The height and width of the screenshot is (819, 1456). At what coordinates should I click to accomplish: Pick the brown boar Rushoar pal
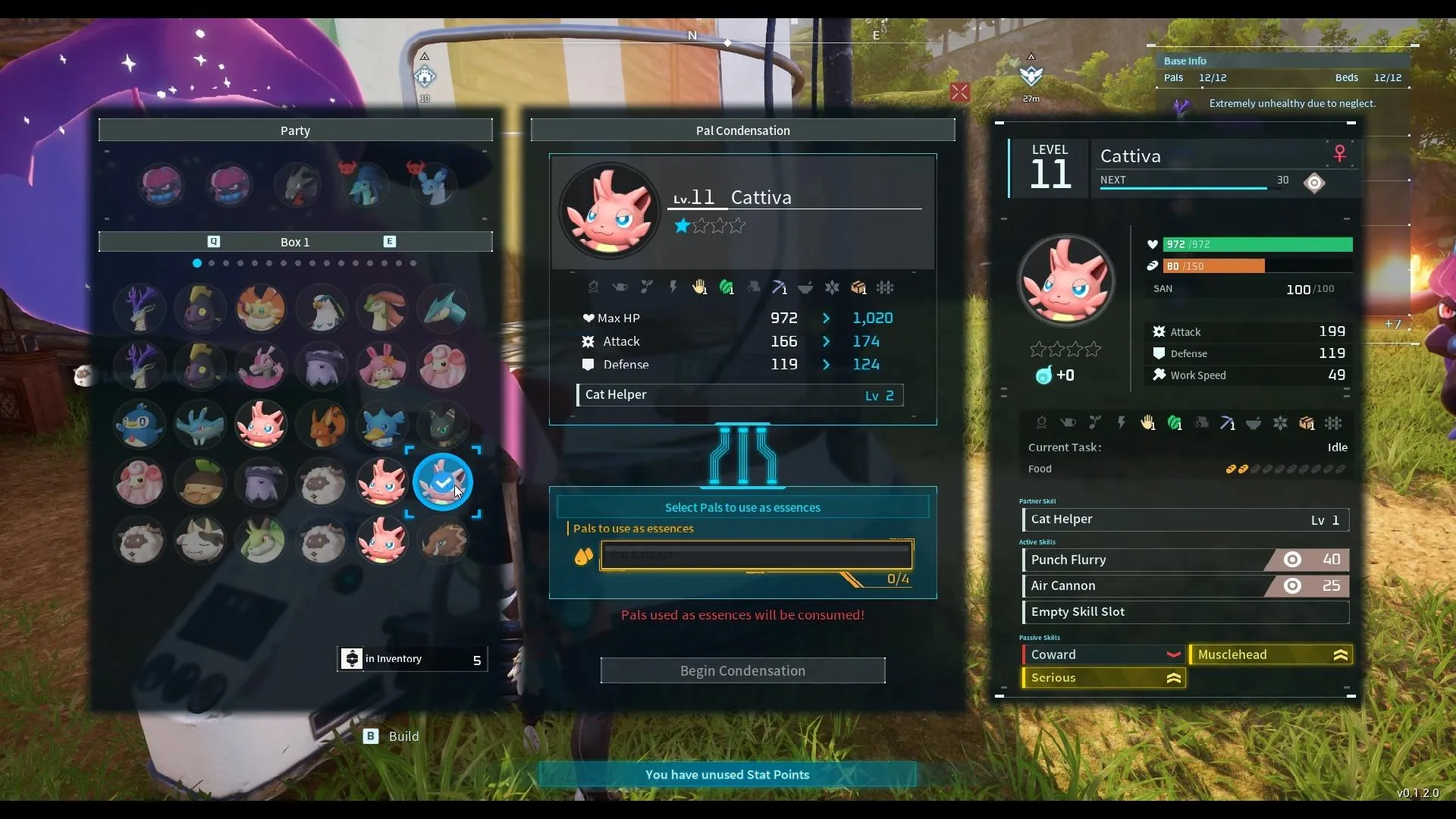(443, 541)
